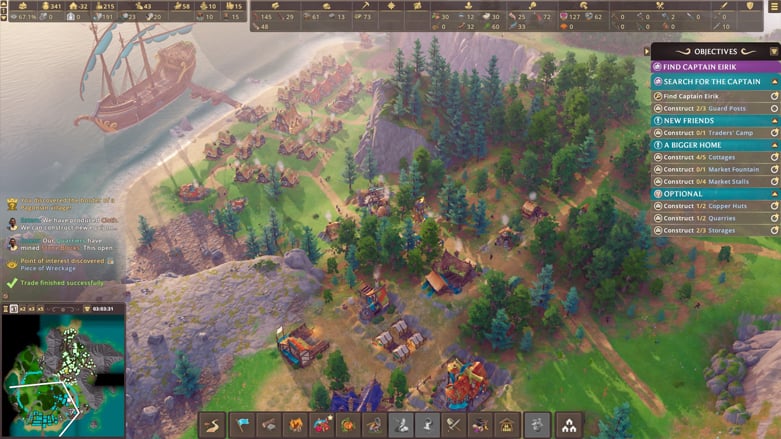This screenshot has height=439, width=781.
Task: Click the island minimap
Action: click(x=62, y=375)
